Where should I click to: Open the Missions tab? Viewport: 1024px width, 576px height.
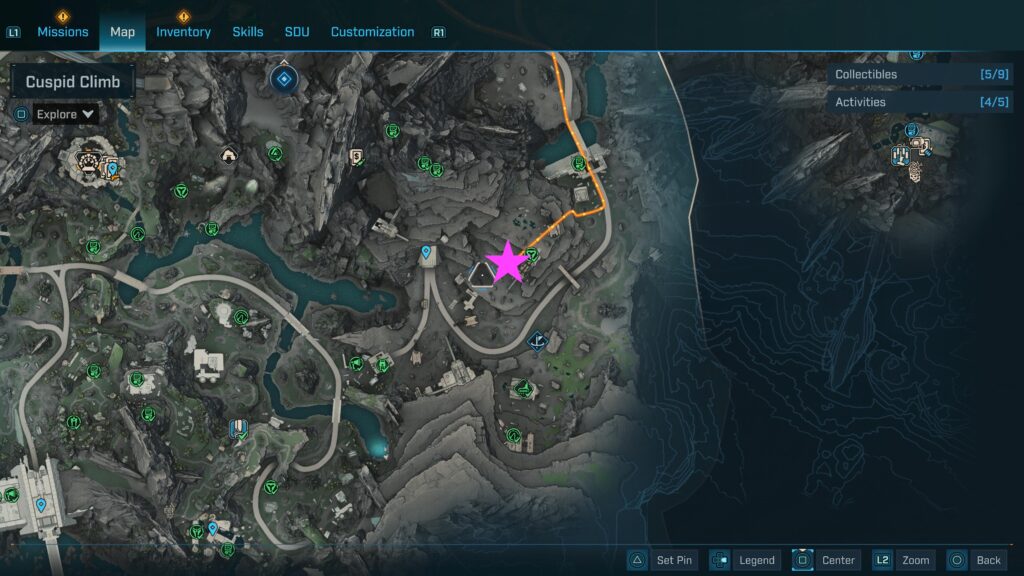point(63,32)
